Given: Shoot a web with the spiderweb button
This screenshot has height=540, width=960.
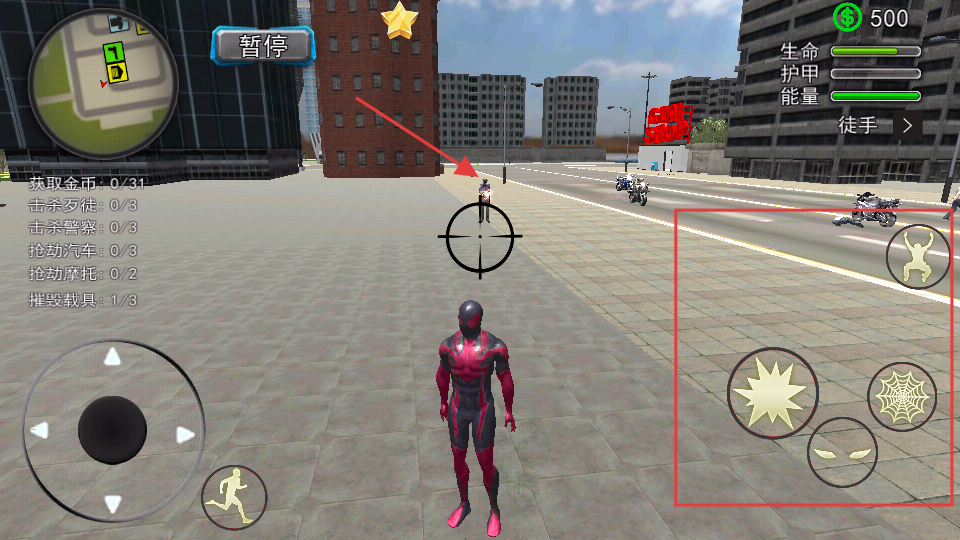Looking at the screenshot, I should pyautogui.click(x=901, y=397).
